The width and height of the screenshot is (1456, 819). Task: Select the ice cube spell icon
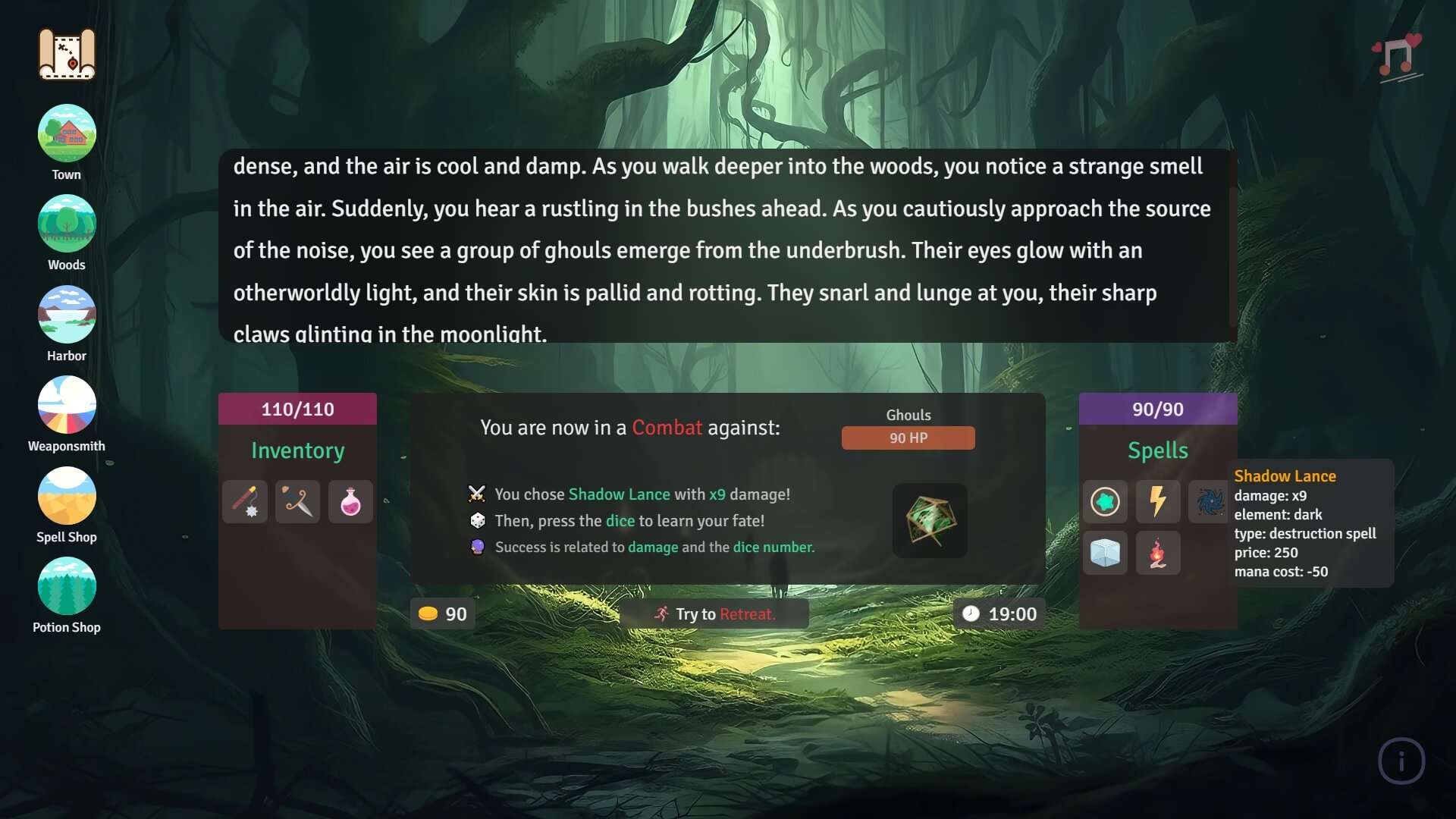pos(1105,554)
